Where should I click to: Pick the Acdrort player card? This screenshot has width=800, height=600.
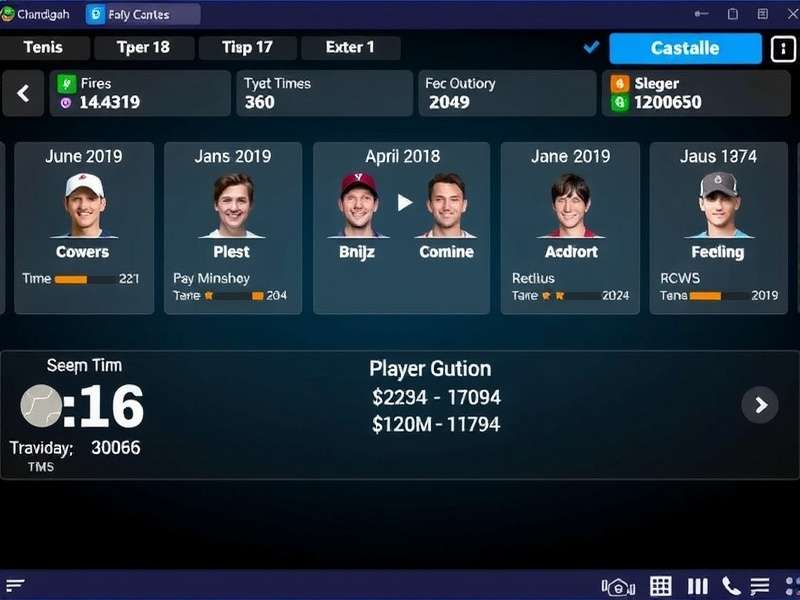pyautogui.click(x=570, y=228)
